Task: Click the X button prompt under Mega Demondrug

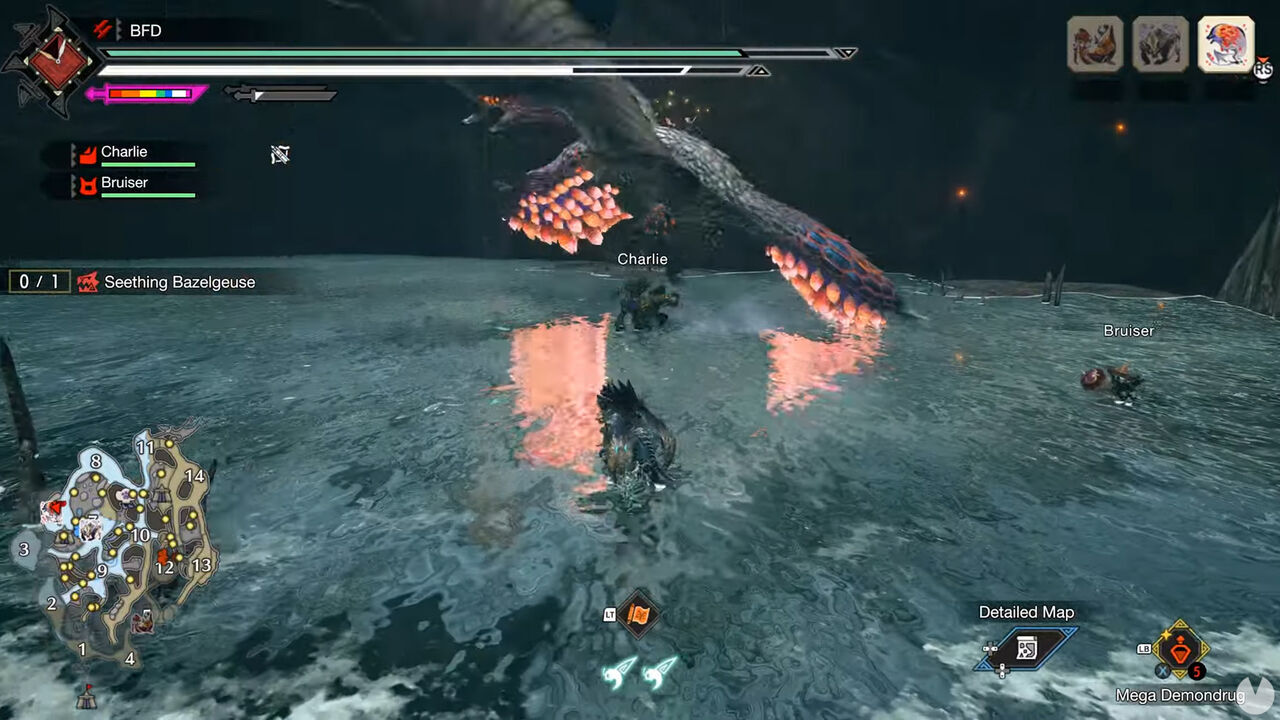Action: [x=1162, y=671]
